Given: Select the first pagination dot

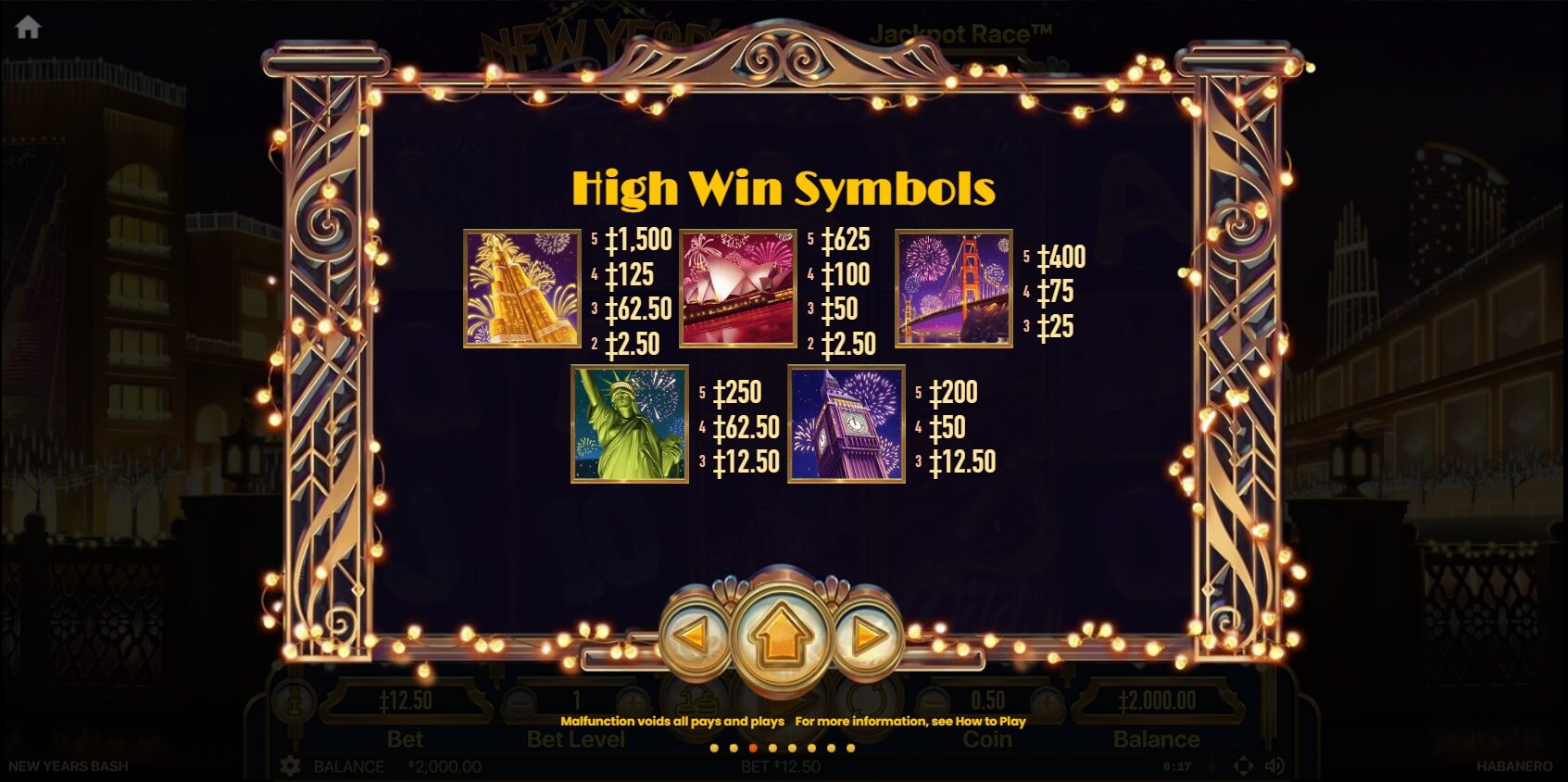Looking at the screenshot, I should (713, 748).
